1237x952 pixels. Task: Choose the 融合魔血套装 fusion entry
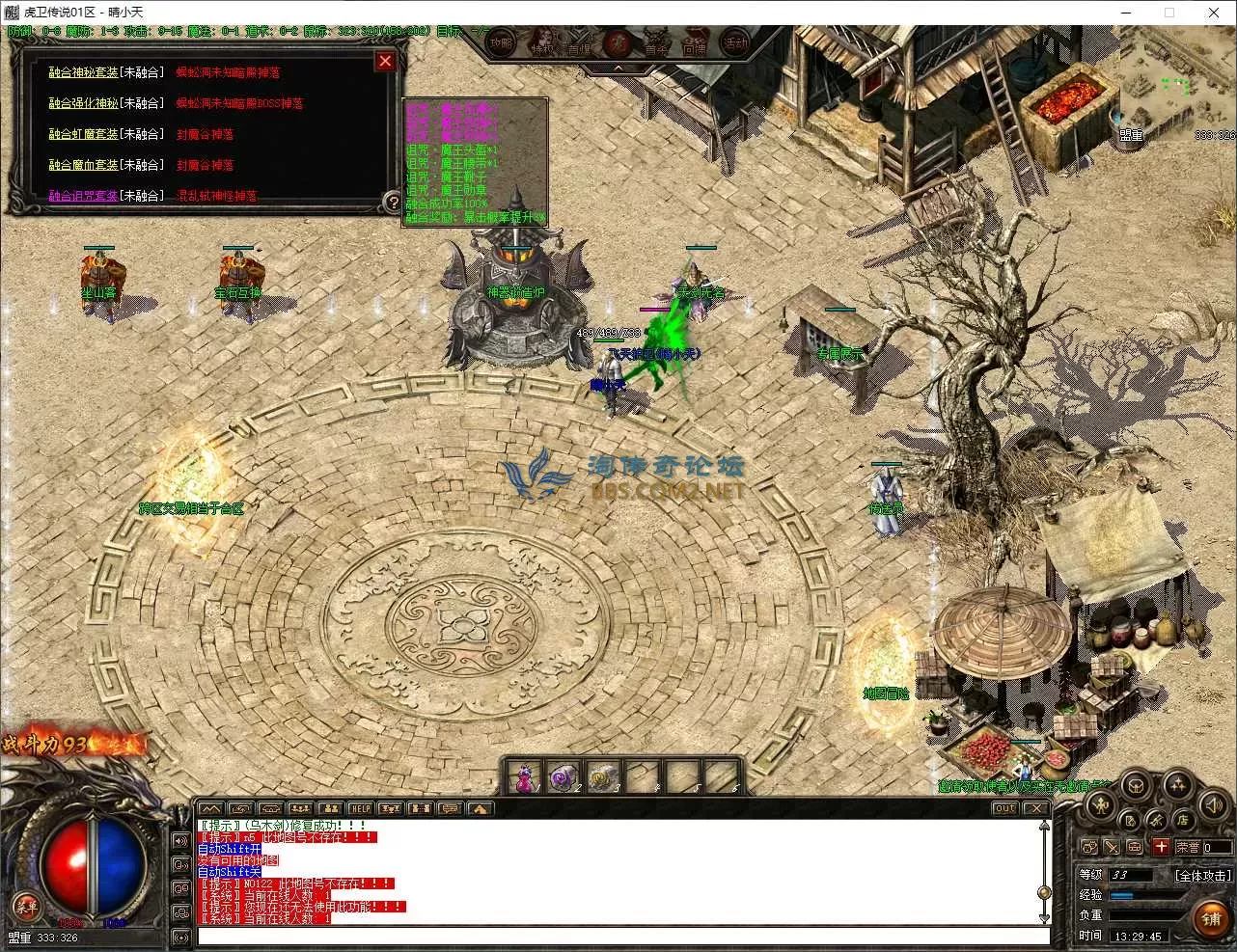coord(84,165)
